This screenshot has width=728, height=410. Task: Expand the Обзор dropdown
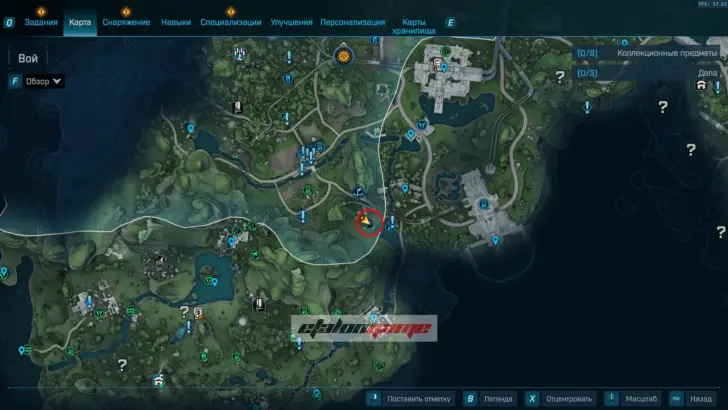pyautogui.click(x=44, y=81)
